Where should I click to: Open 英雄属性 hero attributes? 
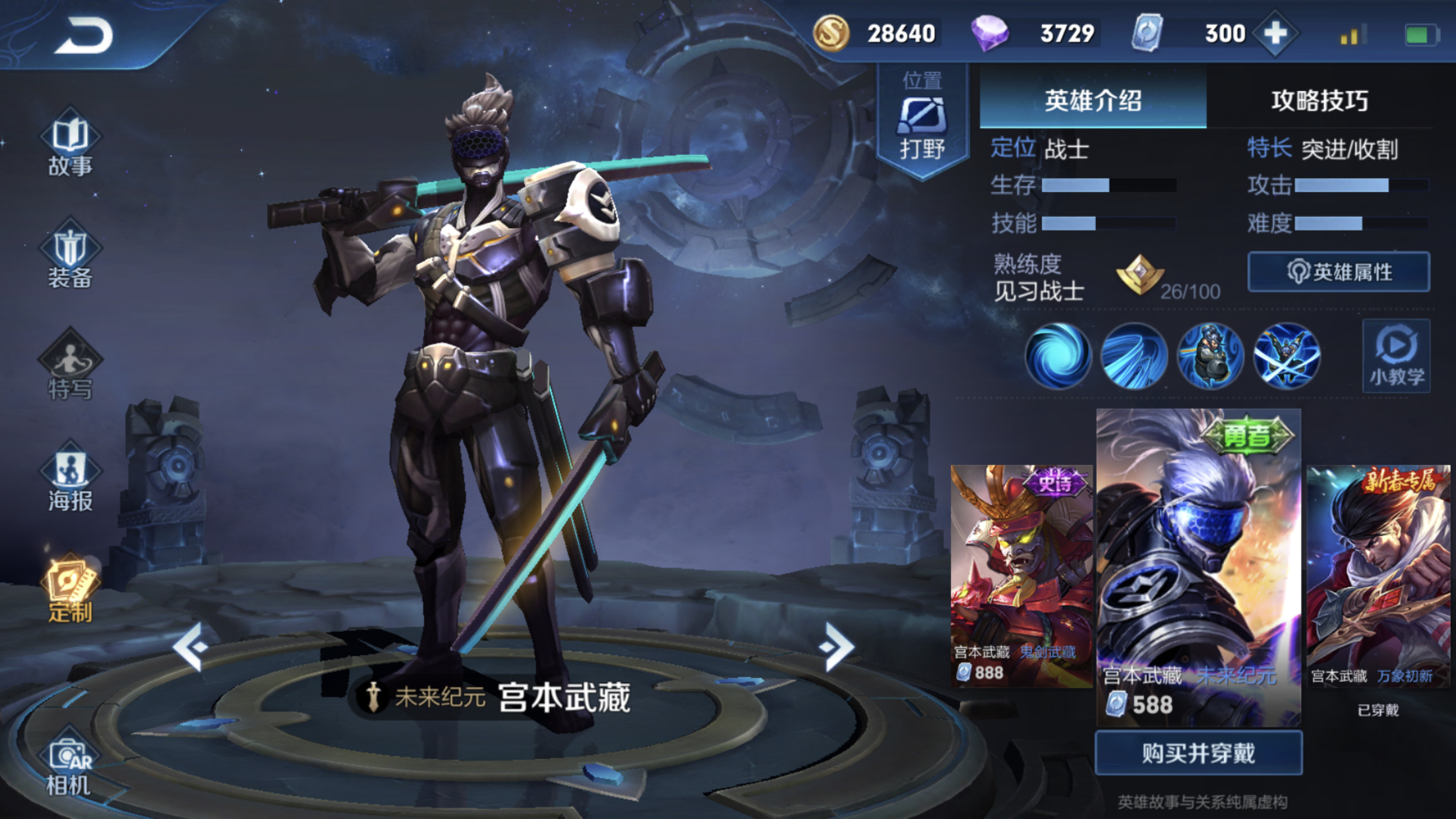click(x=1339, y=272)
